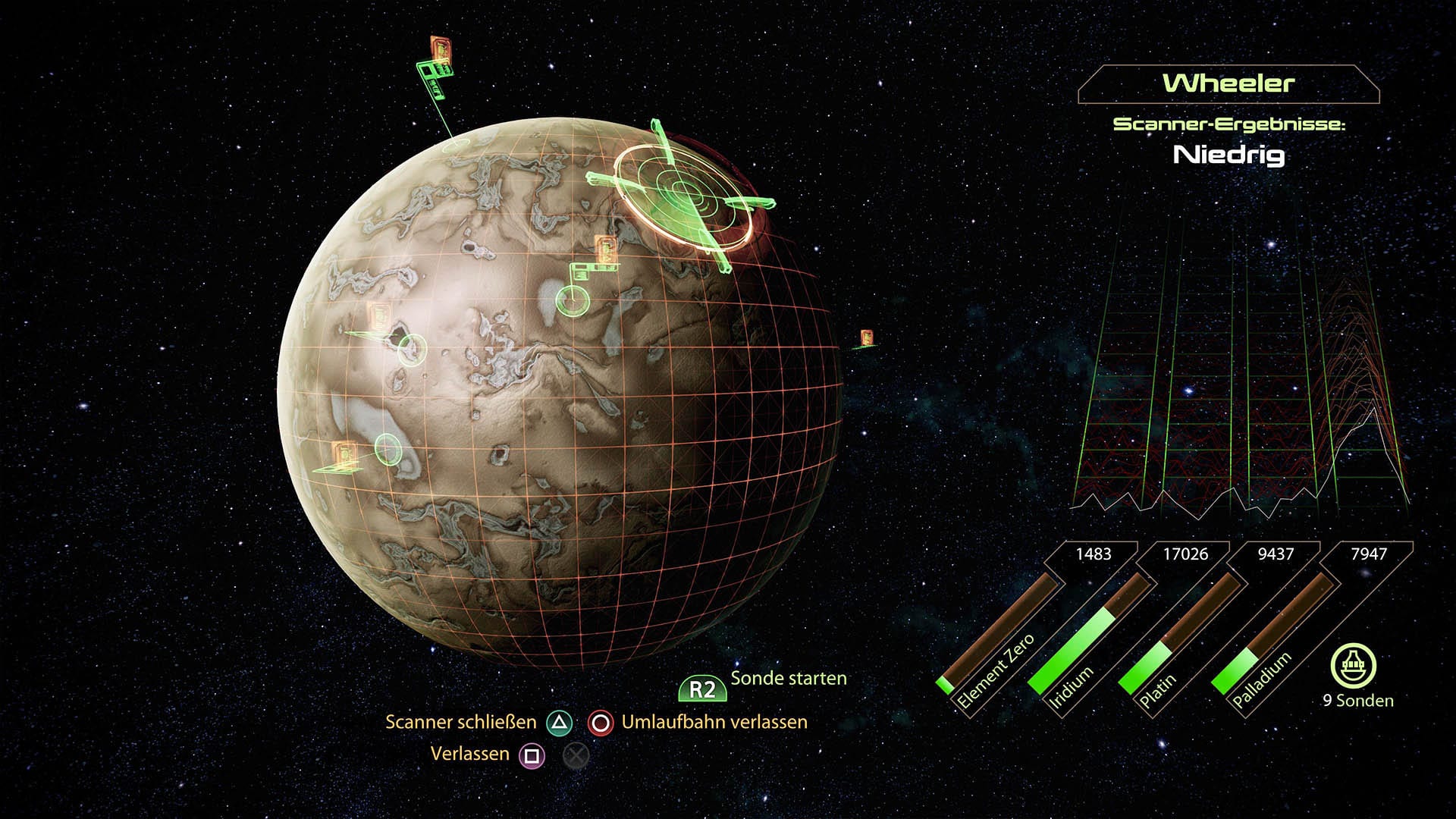Image resolution: width=1456 pixels, height=819 pixels.
Task: Click the Verlassen label
Action: tap(469, 754)
